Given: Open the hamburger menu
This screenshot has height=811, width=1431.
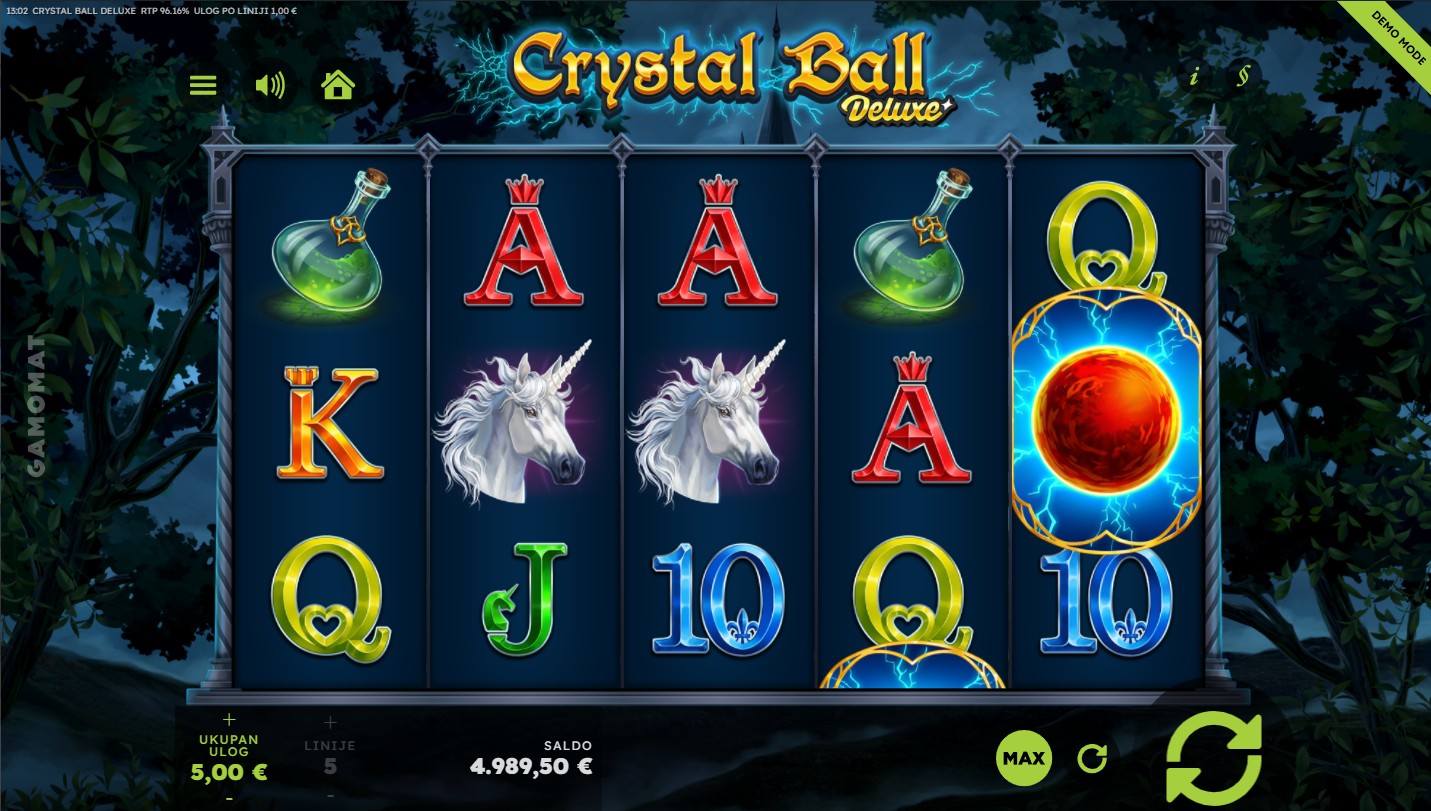Looking at the screenshot, I should 203,85.
